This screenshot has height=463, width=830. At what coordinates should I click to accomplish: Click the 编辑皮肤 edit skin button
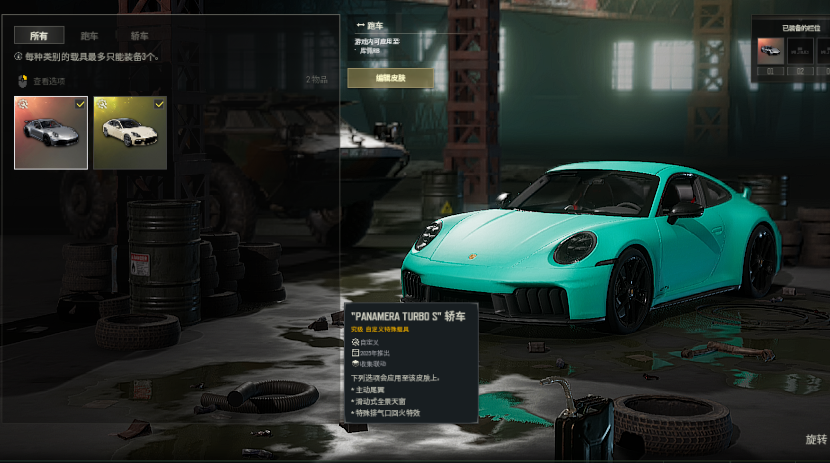click(390, 78)
